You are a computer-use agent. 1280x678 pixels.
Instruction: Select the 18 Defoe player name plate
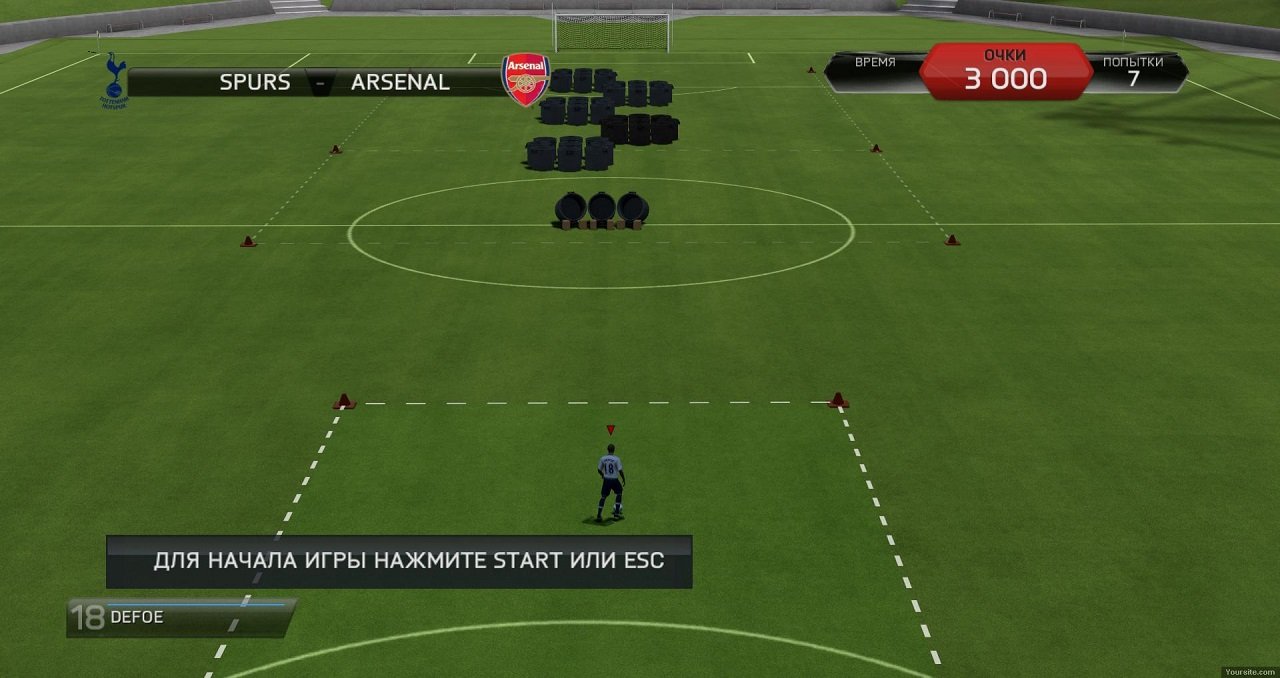(181, 617)
